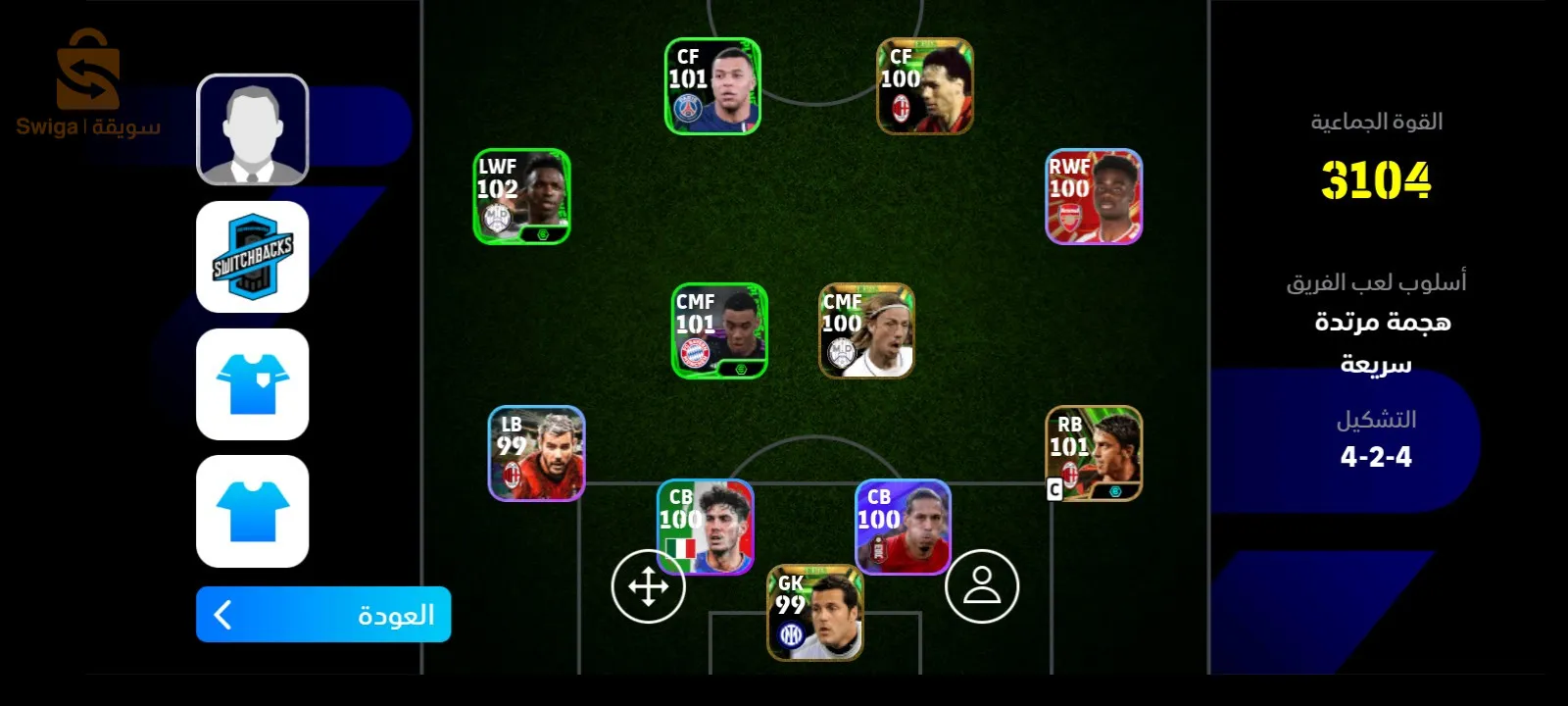
Task: Select the Switchbacks team emblem
Action: (252, 257)
